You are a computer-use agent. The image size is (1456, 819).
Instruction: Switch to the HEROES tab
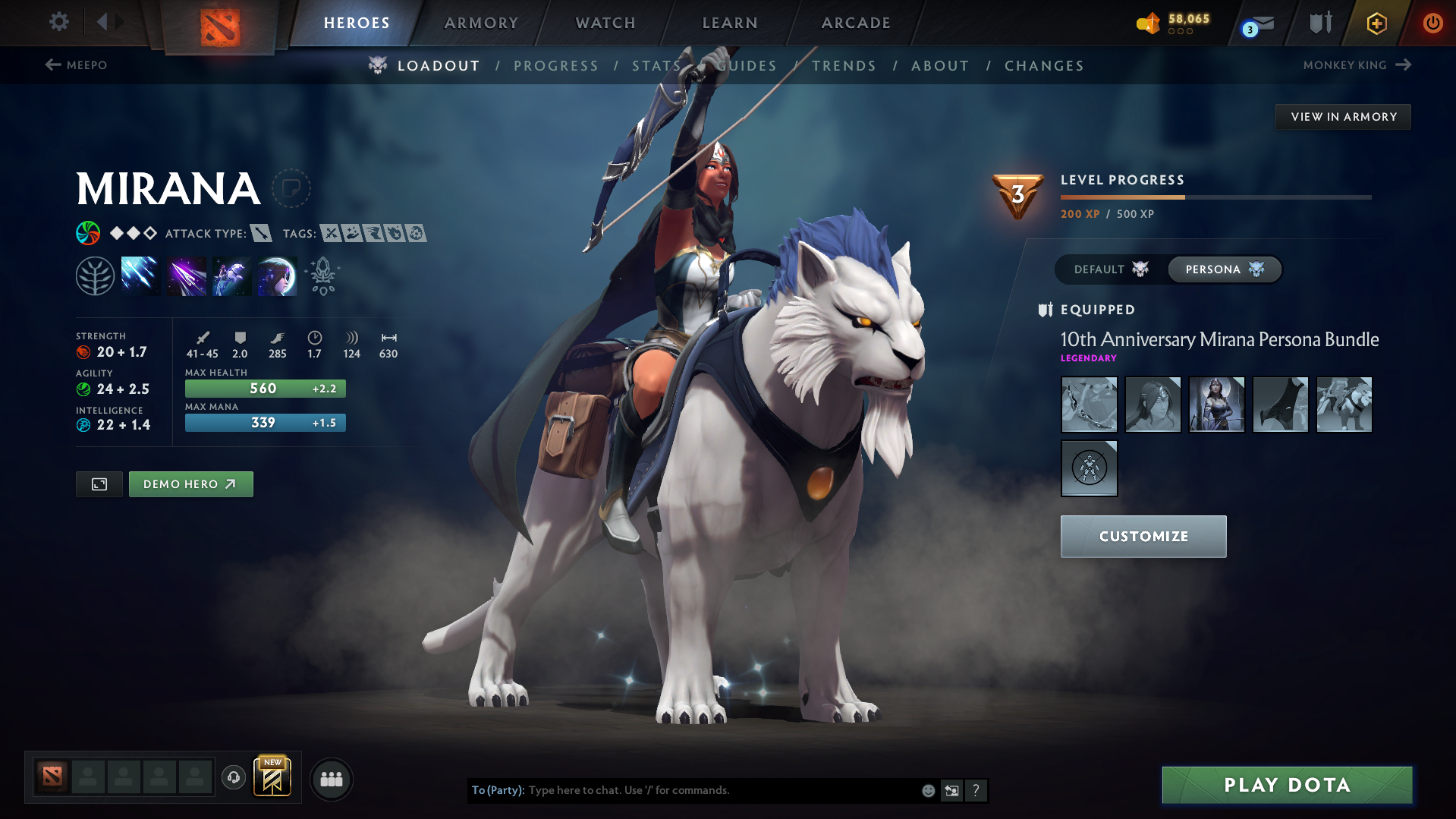[x=357, y=23]
